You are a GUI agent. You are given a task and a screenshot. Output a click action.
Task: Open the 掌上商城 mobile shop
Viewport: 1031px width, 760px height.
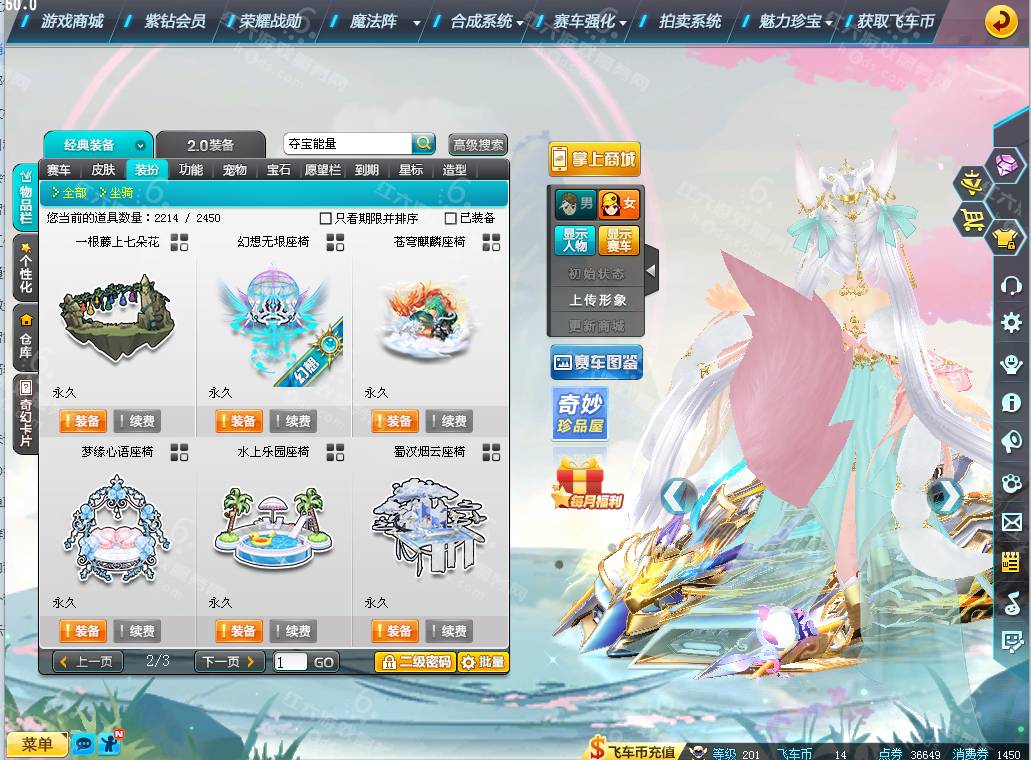tap(594, 159)
